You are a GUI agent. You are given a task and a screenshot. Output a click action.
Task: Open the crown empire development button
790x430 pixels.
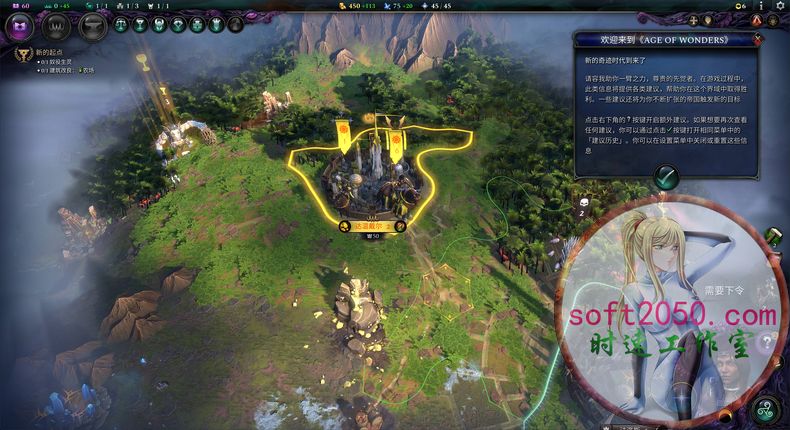point(56,26)
